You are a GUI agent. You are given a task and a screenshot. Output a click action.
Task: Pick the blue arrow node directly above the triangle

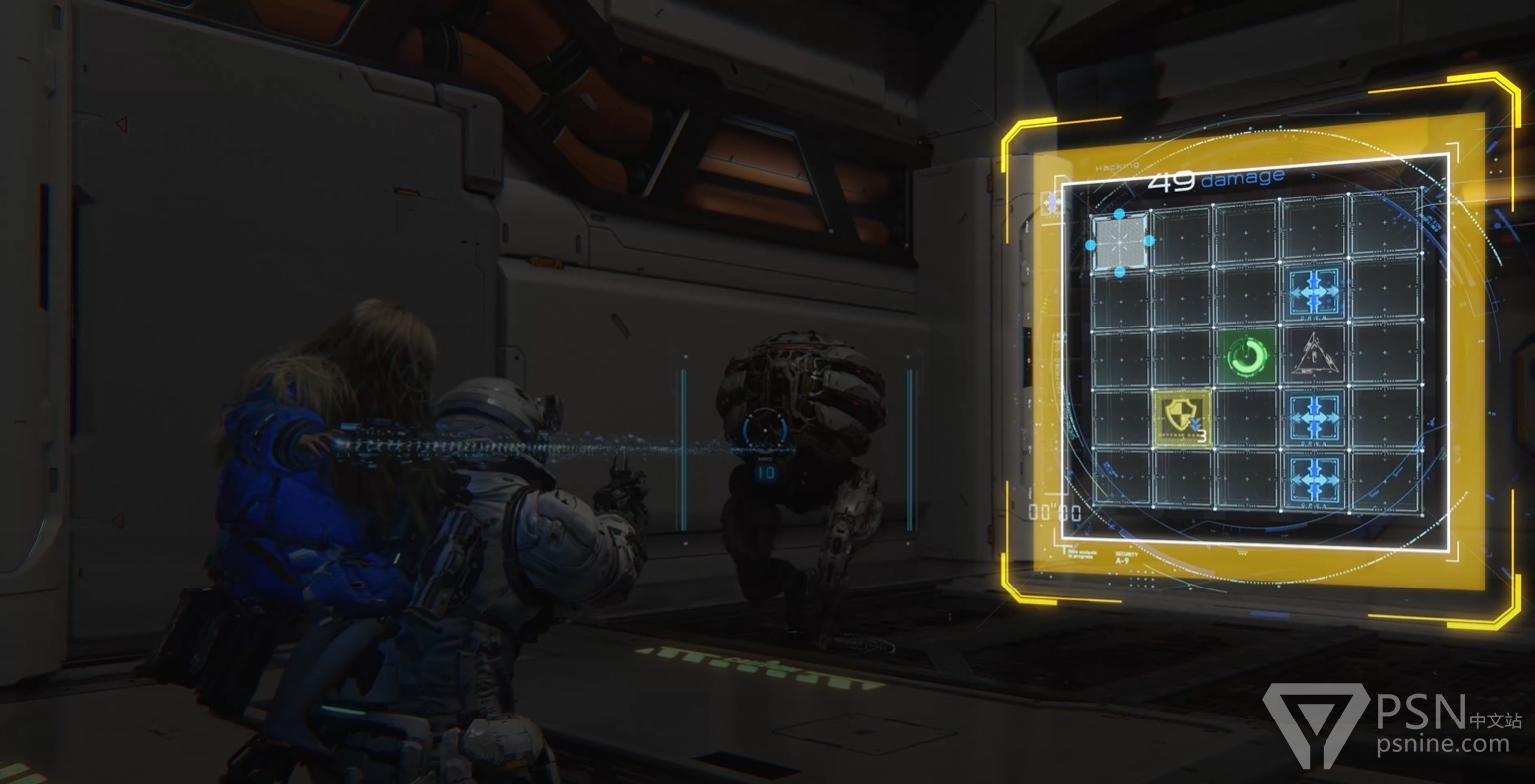[x=1315, y=294]
